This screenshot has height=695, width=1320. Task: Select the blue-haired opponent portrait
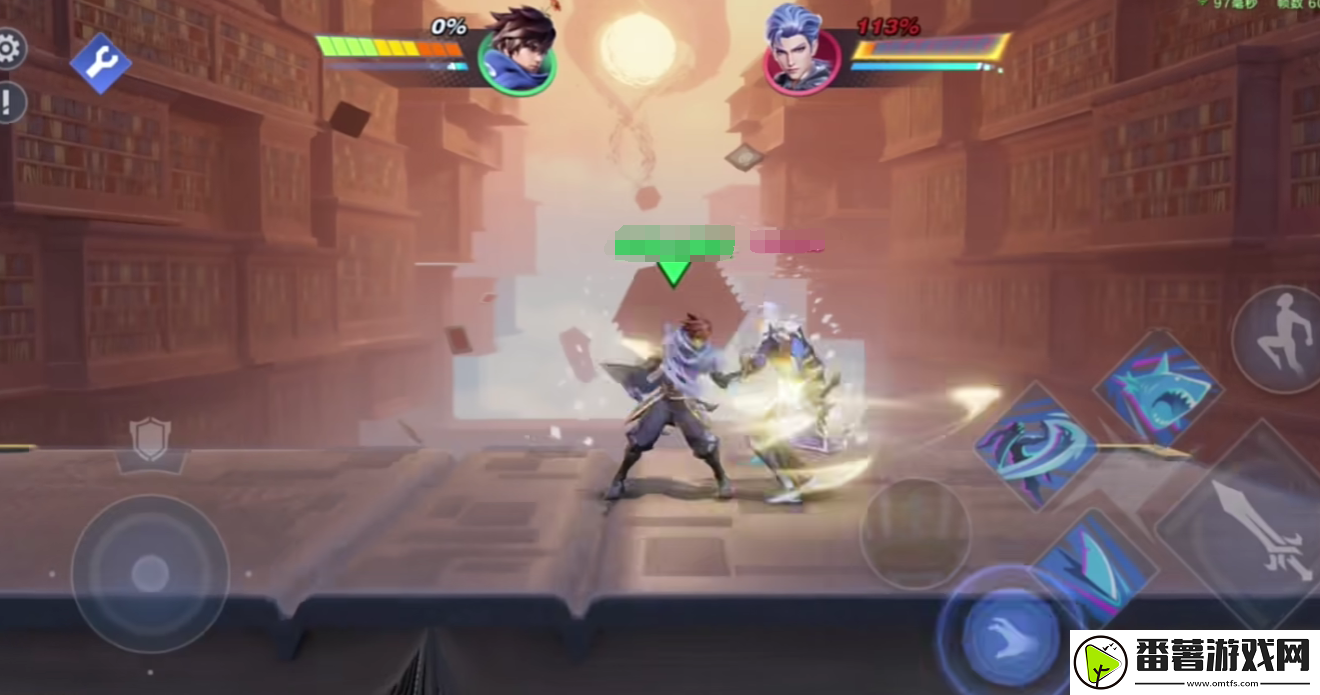click(803, 52)
